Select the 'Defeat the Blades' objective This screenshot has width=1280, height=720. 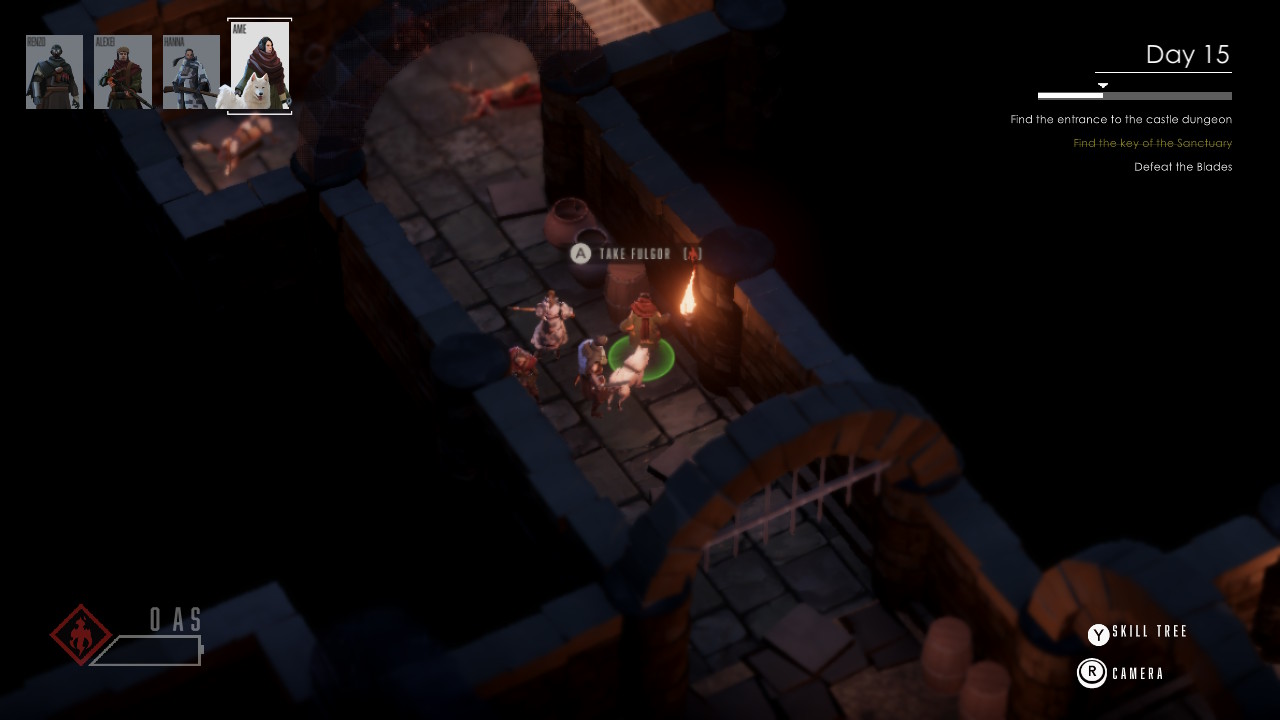click(x=1182, y=167)
